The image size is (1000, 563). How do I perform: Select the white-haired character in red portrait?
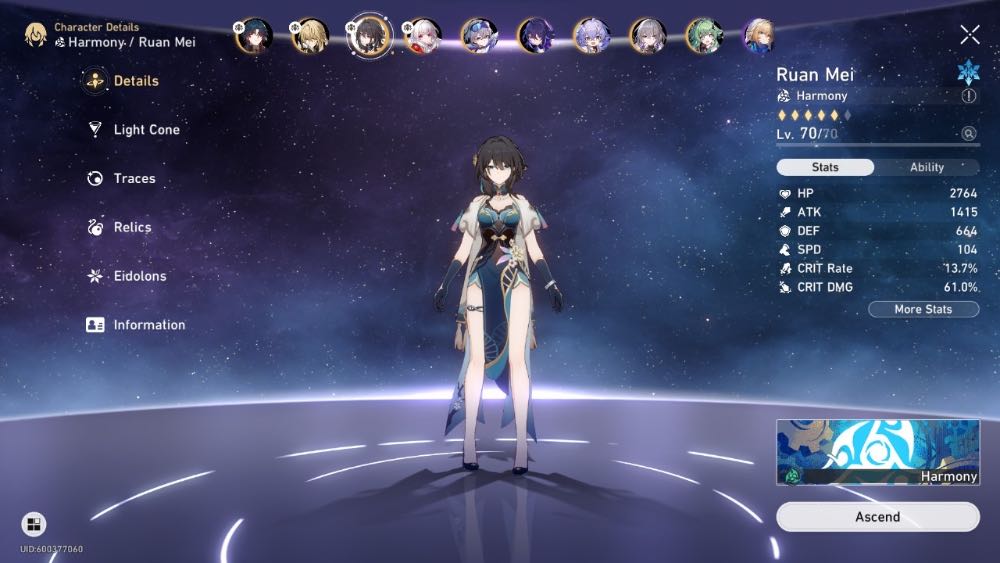click(421, 36)
